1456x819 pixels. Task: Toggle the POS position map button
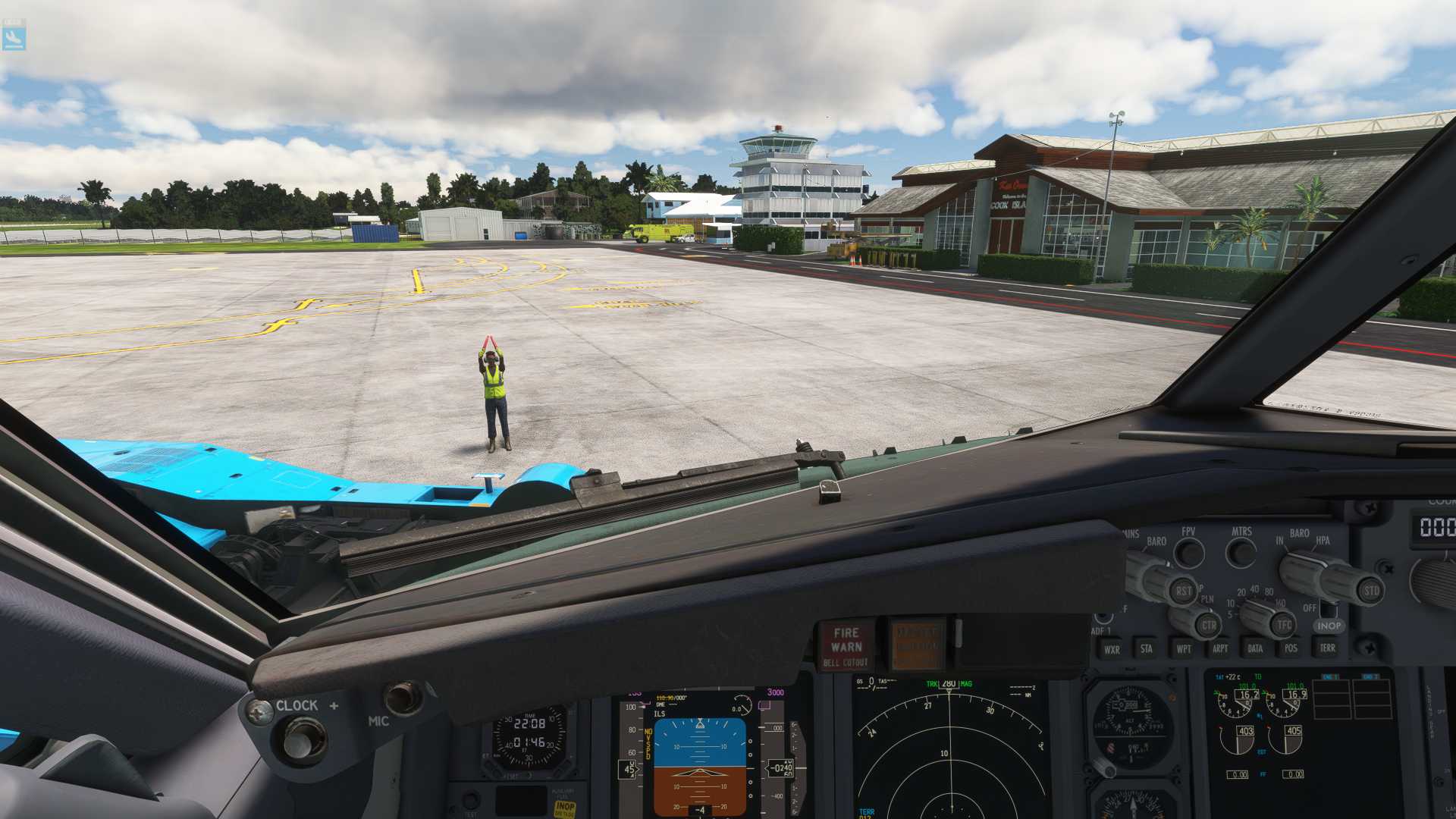tap(1291, 648)
